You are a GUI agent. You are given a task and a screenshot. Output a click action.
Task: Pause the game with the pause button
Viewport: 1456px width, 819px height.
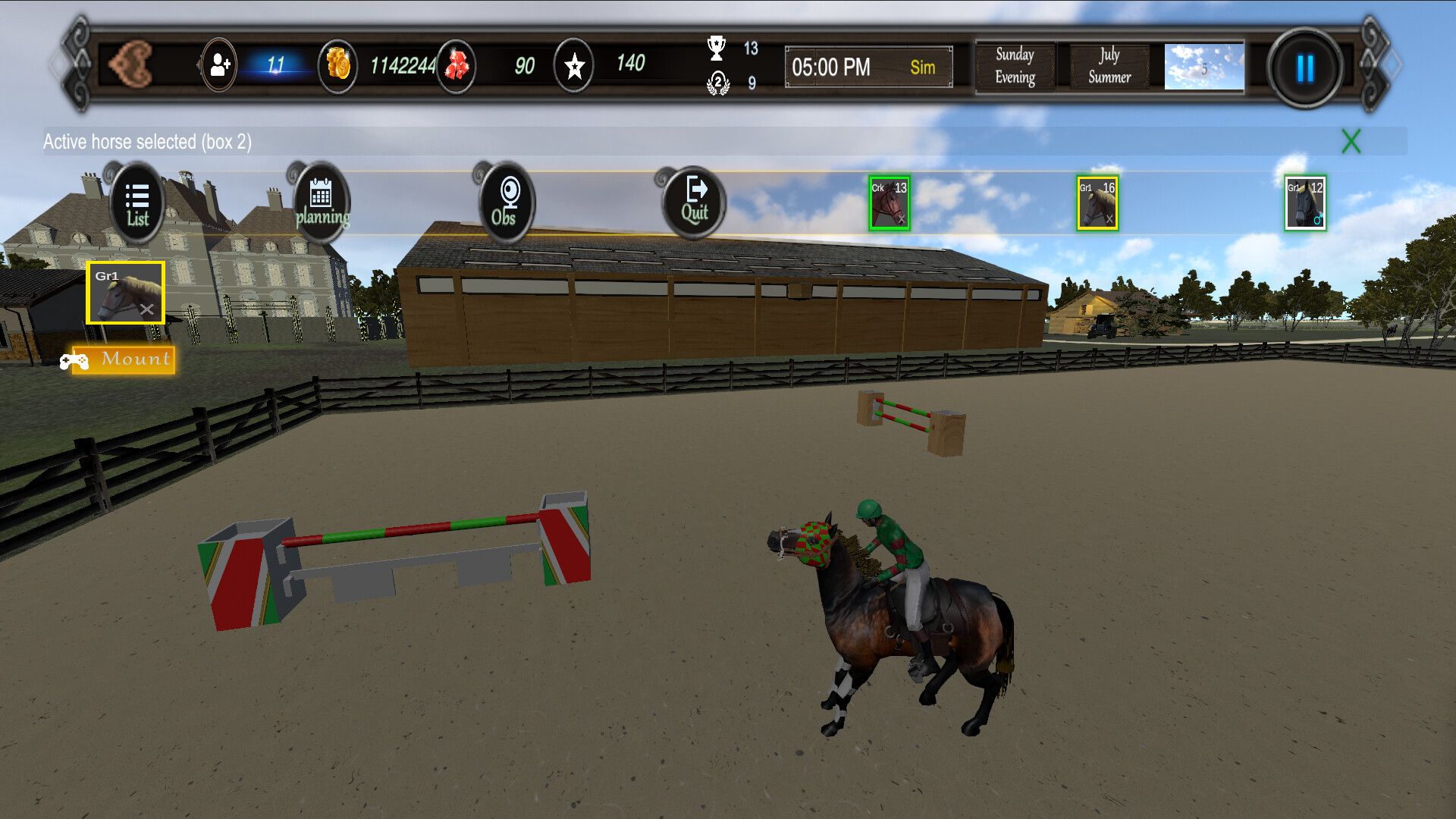(1303, 67)
